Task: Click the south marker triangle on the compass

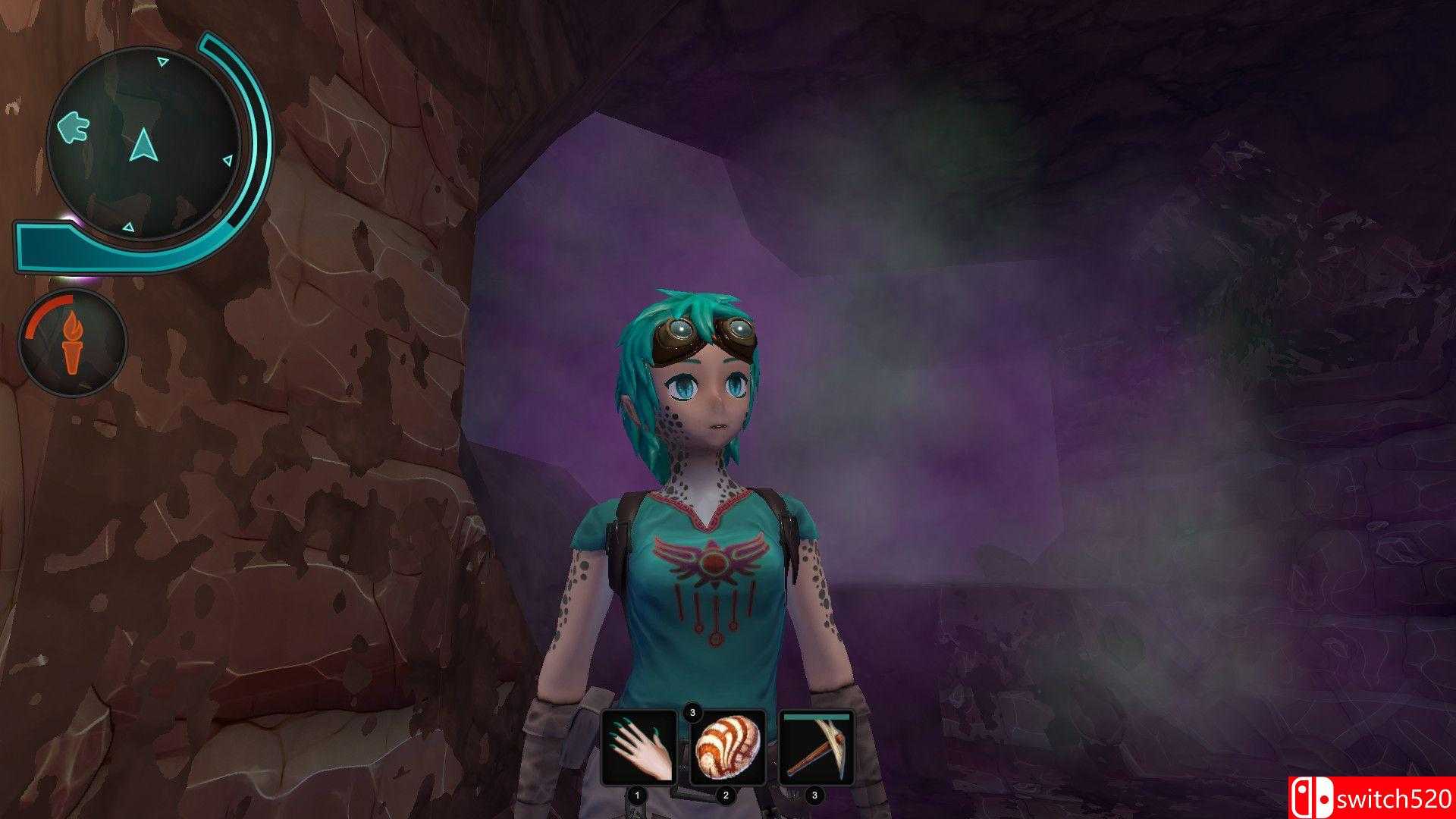Action: (x=128, y=226)
